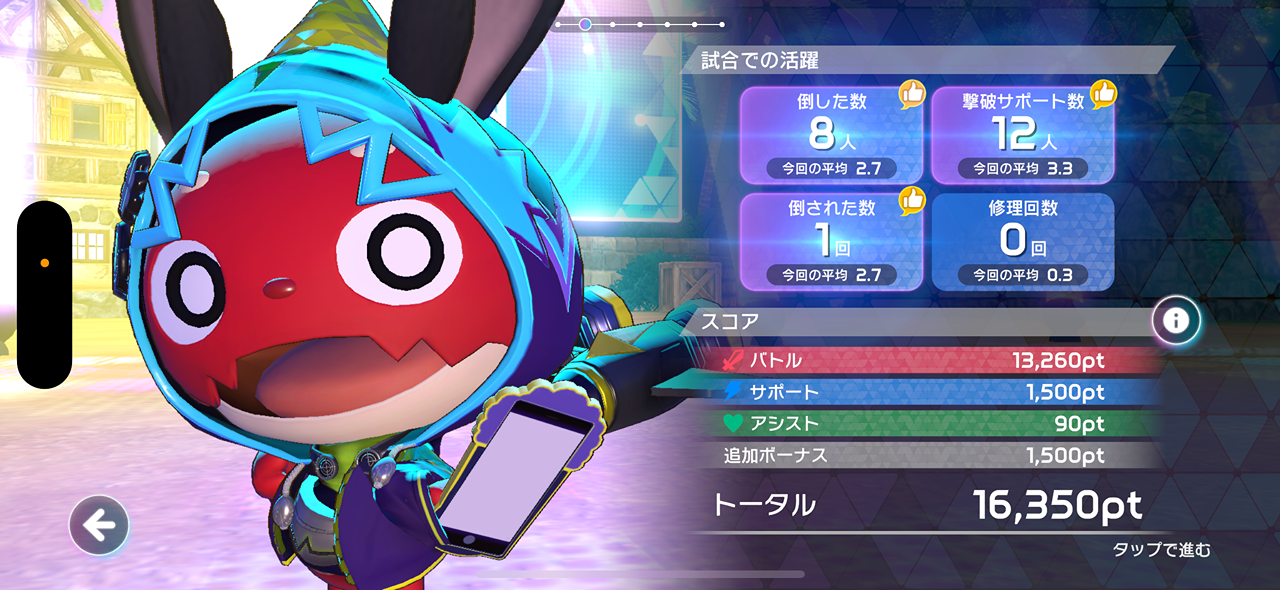Tap the タップで進む prompt to continue
This screenshot has width=1280, height=590.
pos(1161,549)
